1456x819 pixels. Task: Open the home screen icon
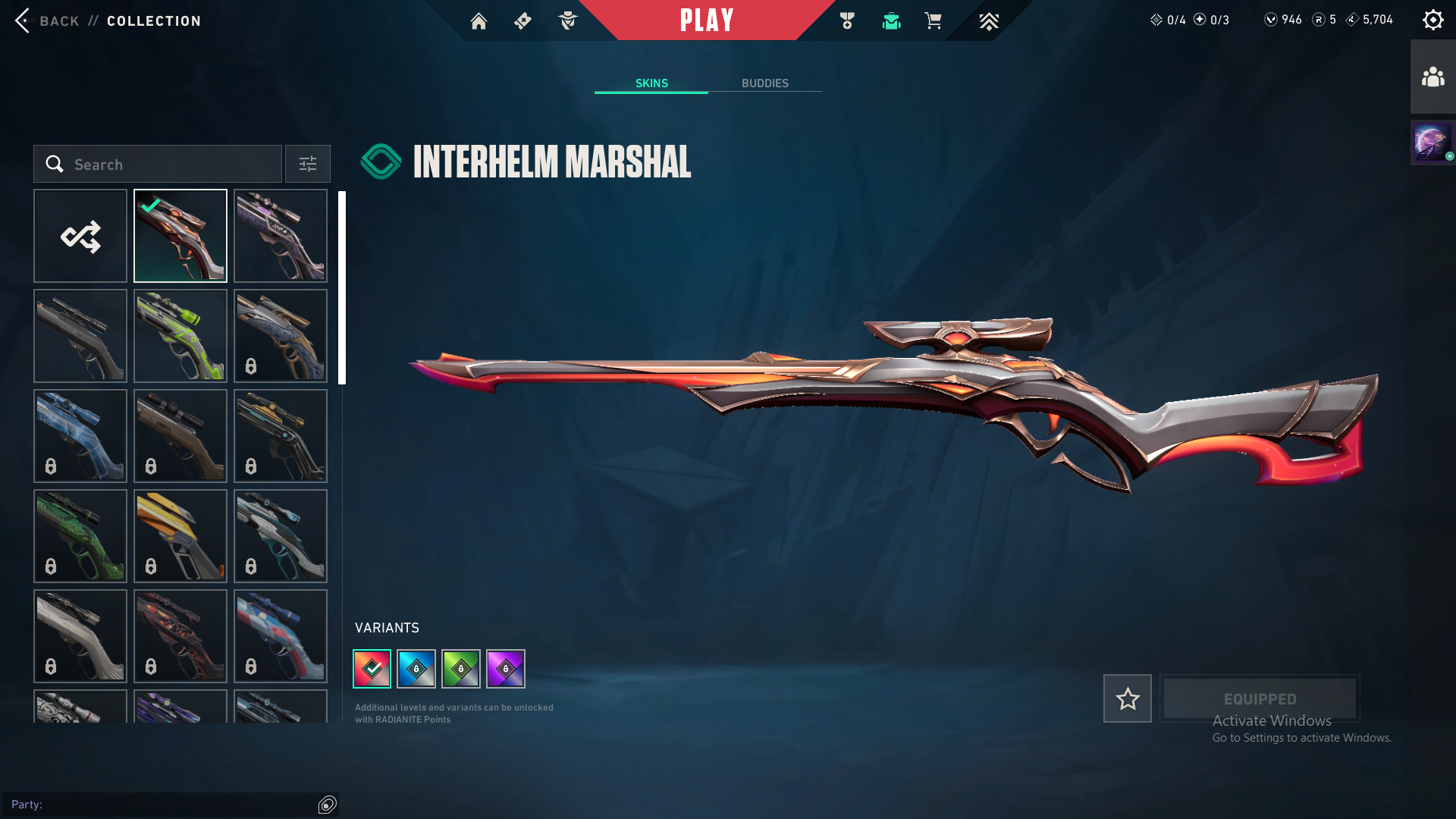click(479, 20)
